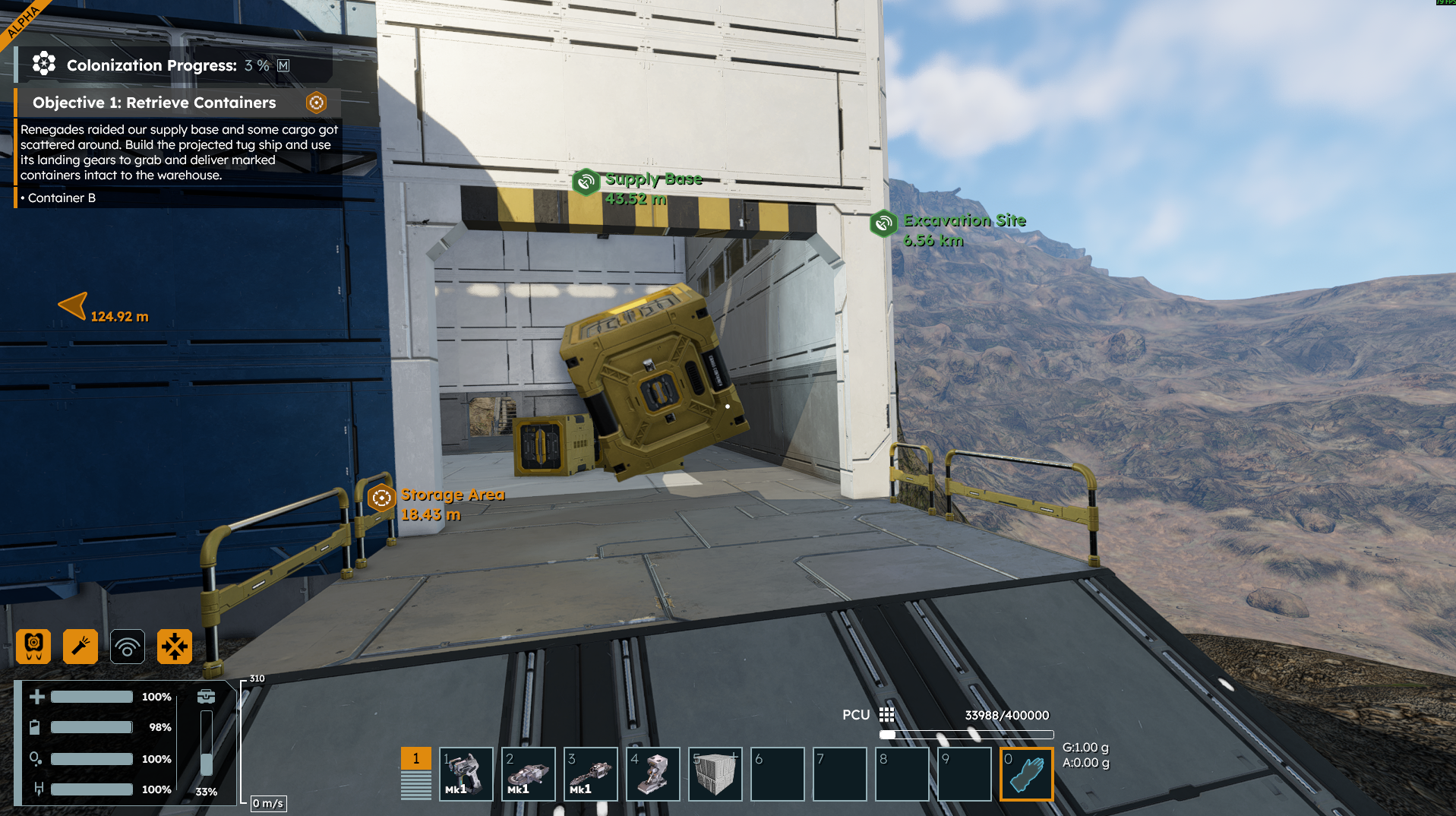Click the Storage Area objective marker
1456x816 pixels.
point(381,498)
